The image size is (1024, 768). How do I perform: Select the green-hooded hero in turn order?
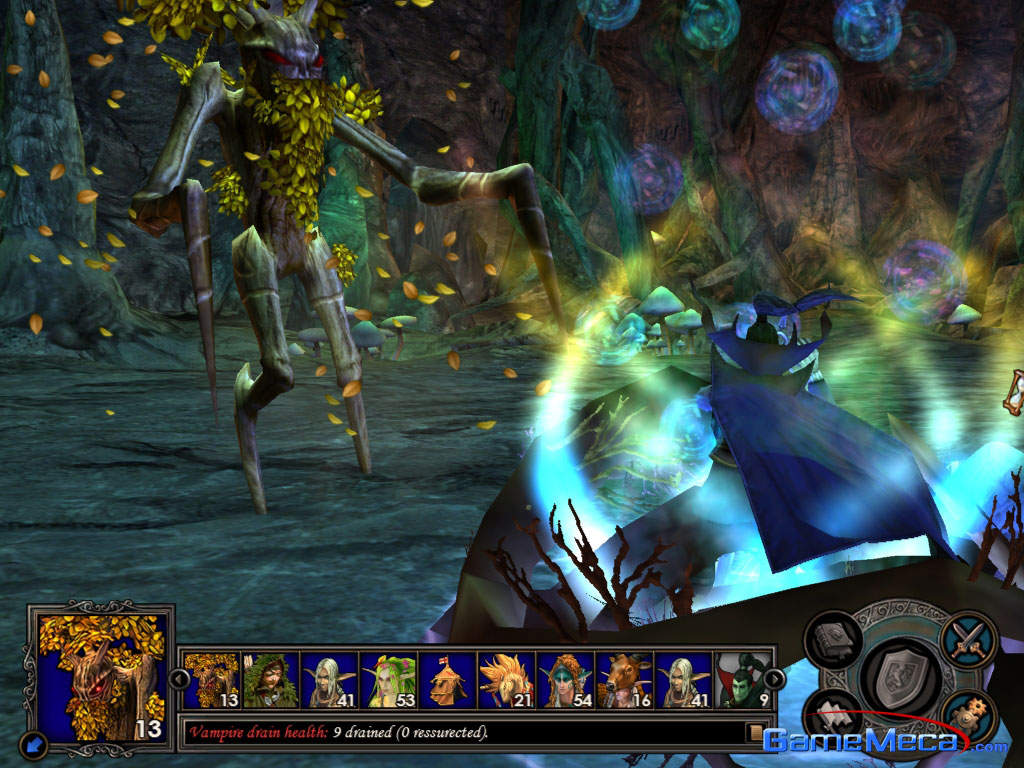tap(270, 681)
